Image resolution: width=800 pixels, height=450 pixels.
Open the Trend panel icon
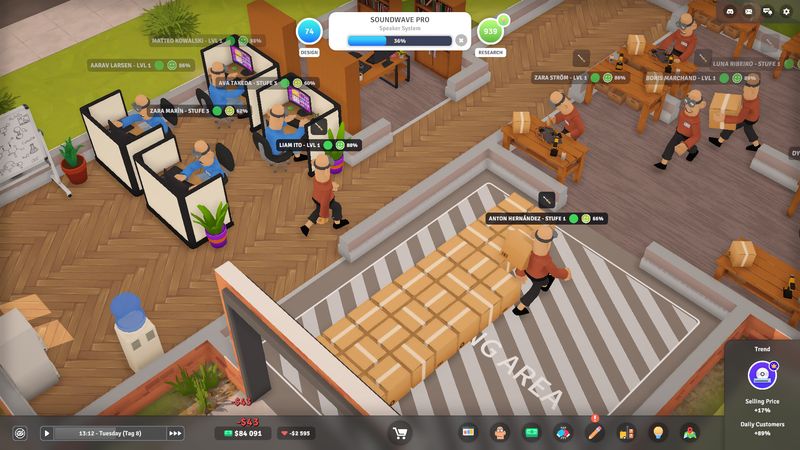(763, 375)
